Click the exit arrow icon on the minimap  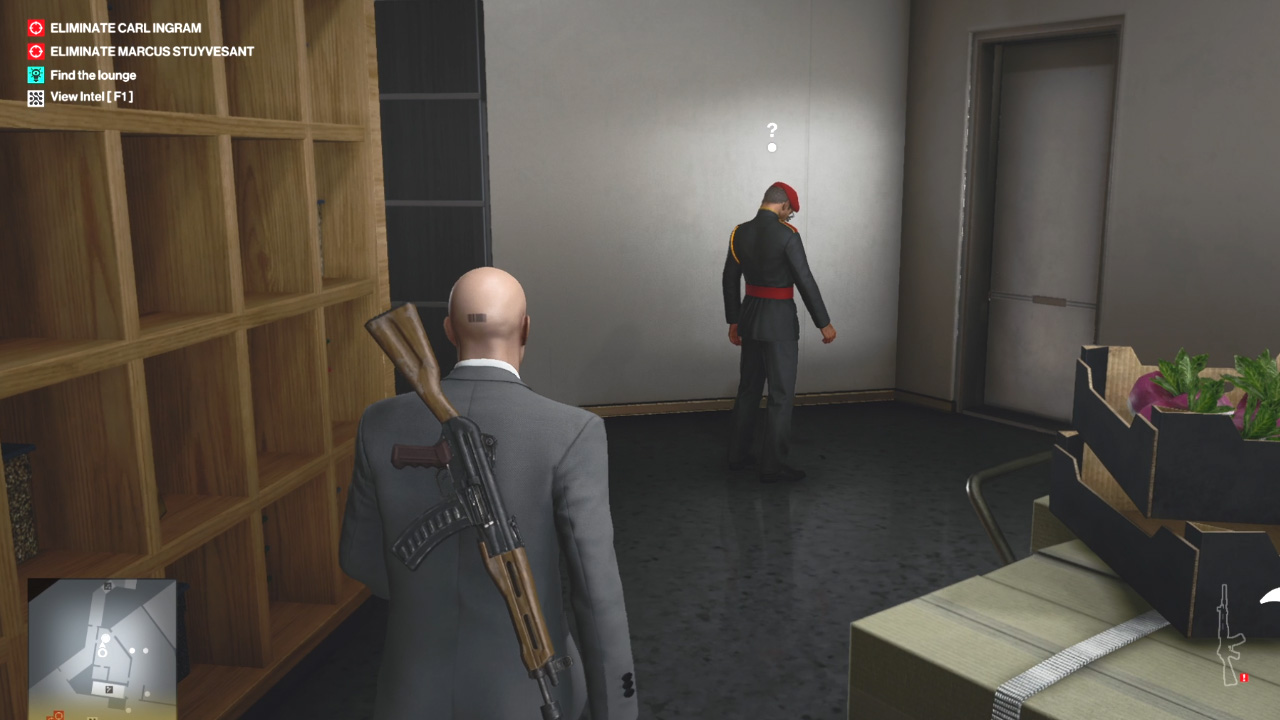tap(109, 689)
